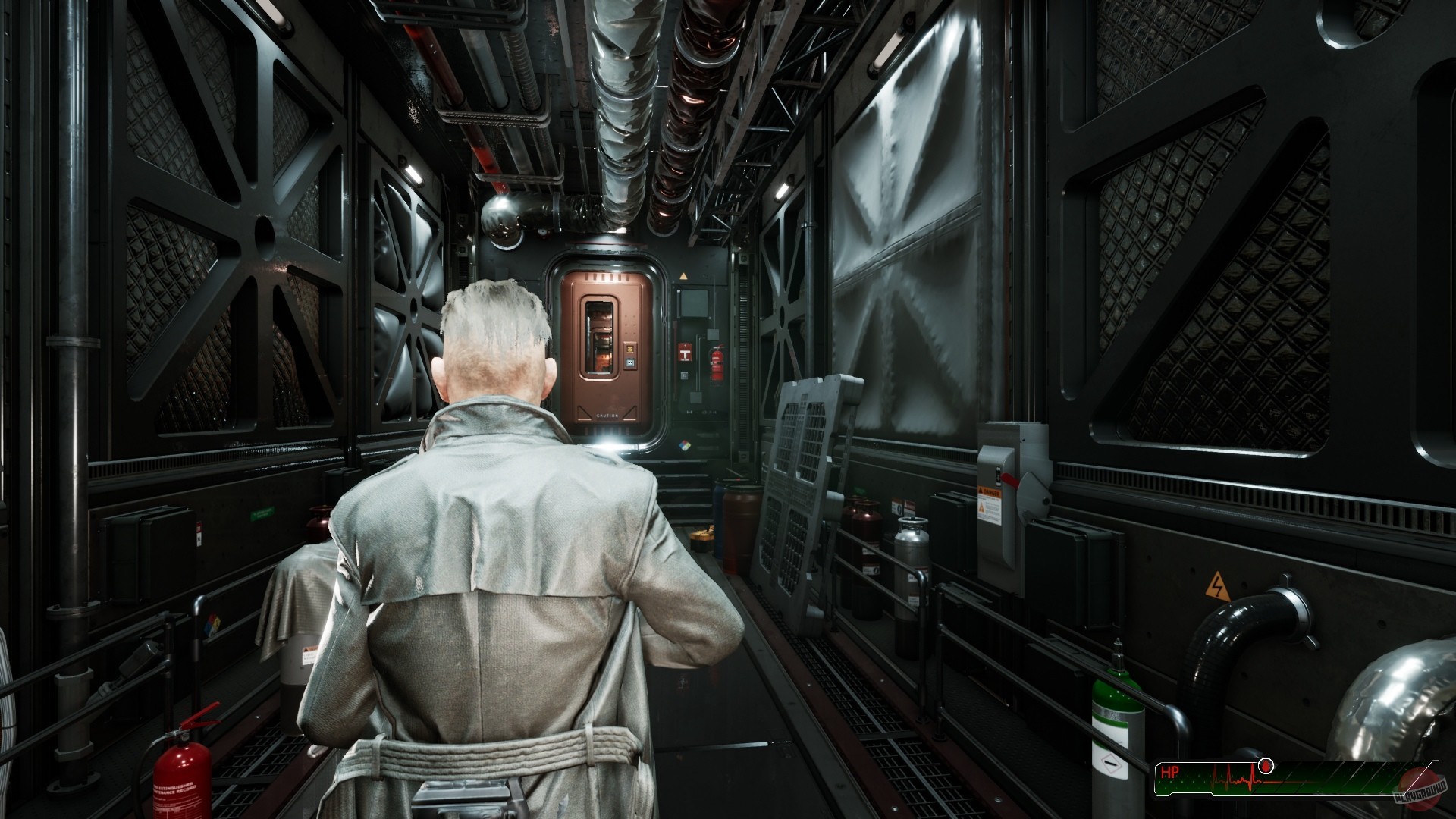Click the green sign on the left wall
This screenshot has width=1456, height=819.
coord(262,512)
